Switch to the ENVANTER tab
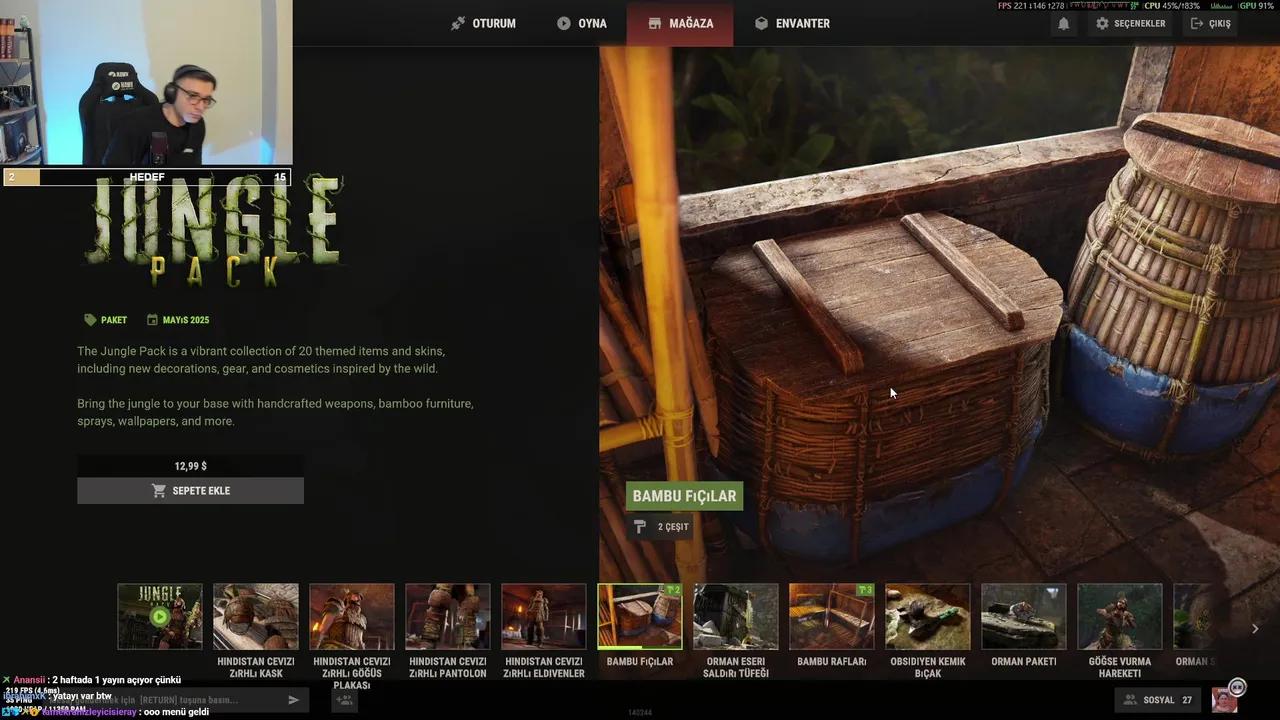 tap(792, 23)
